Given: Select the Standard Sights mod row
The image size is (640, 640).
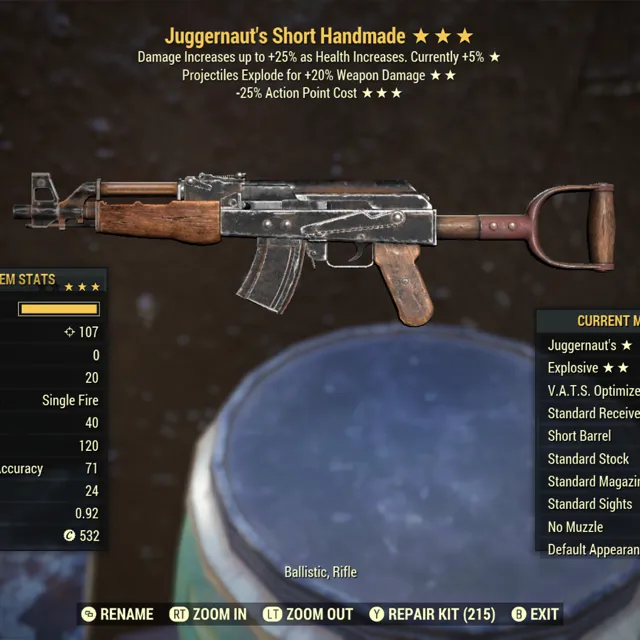Looking at the screenshot, I should (591, 504).
